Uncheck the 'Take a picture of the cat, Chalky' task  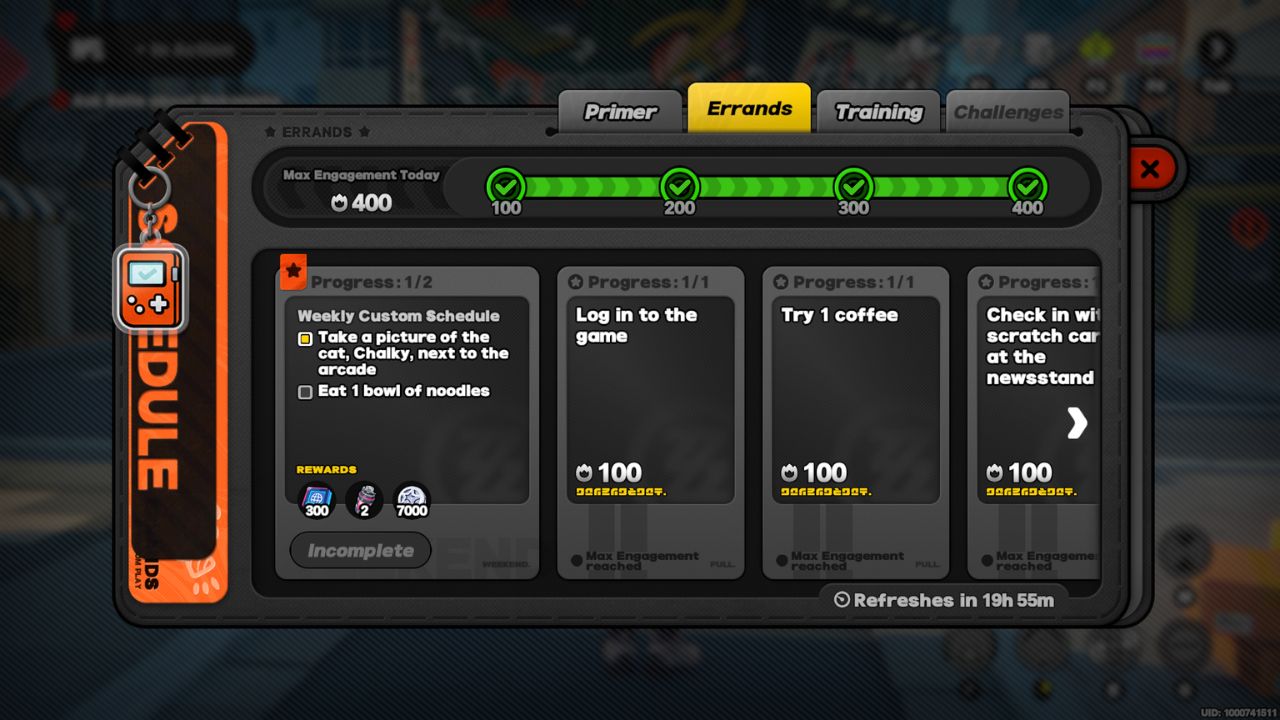(x=304, y=339)
